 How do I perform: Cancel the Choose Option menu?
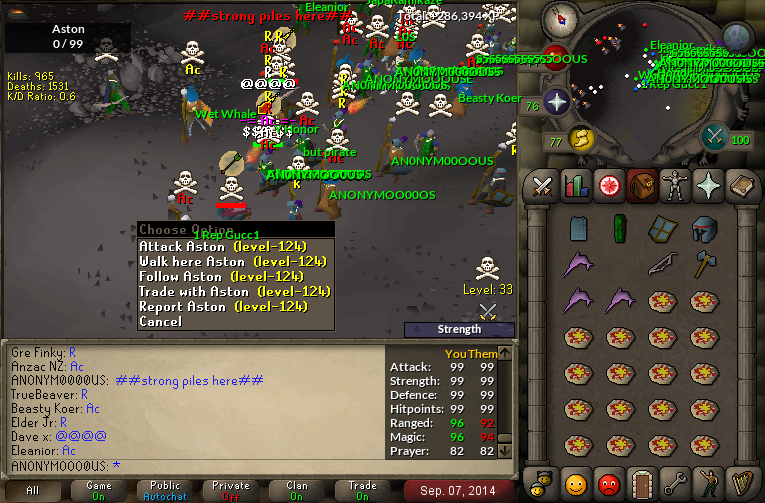[160, 322]
